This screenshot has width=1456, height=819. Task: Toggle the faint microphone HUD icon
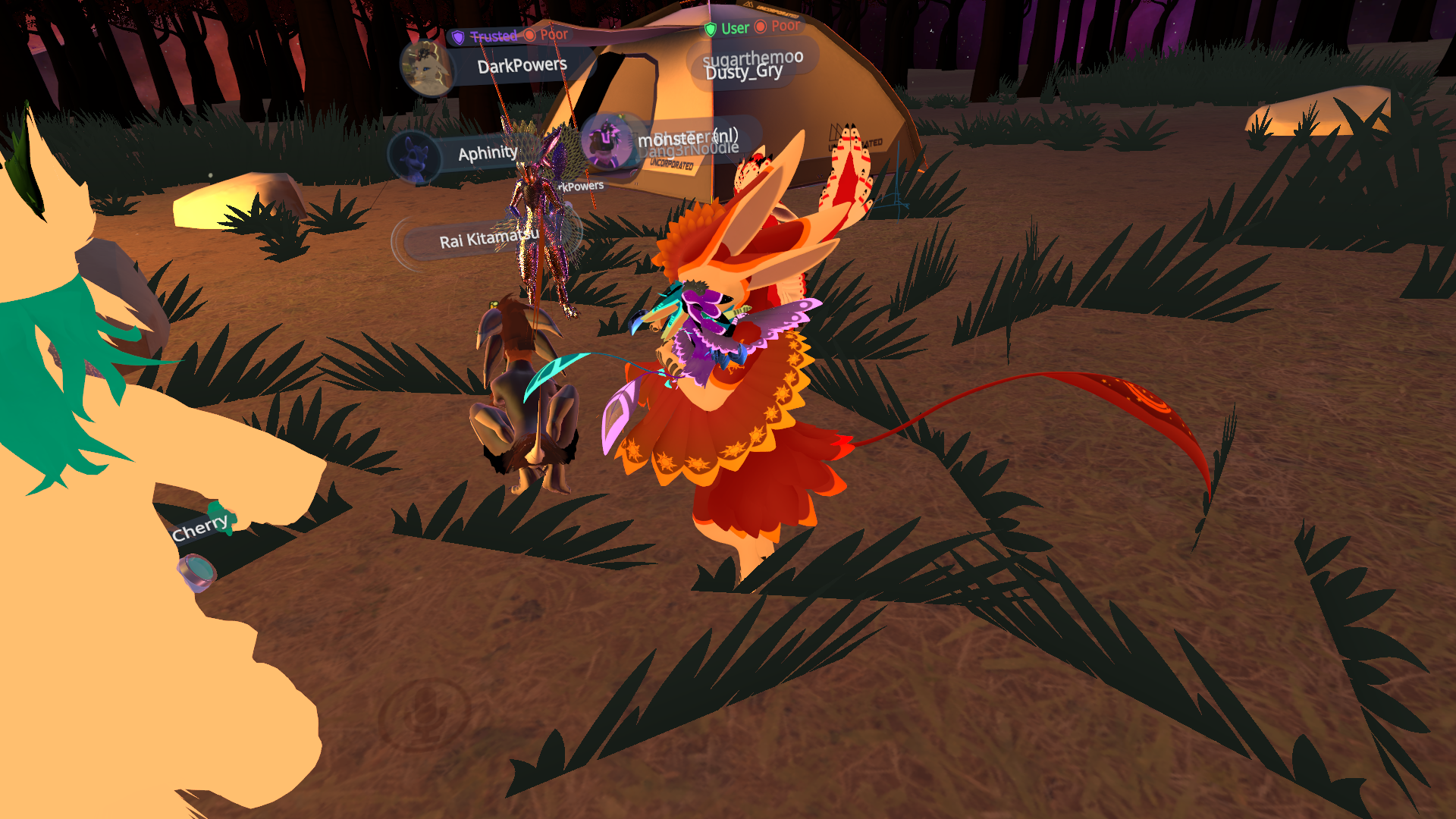tap(423, 714)
